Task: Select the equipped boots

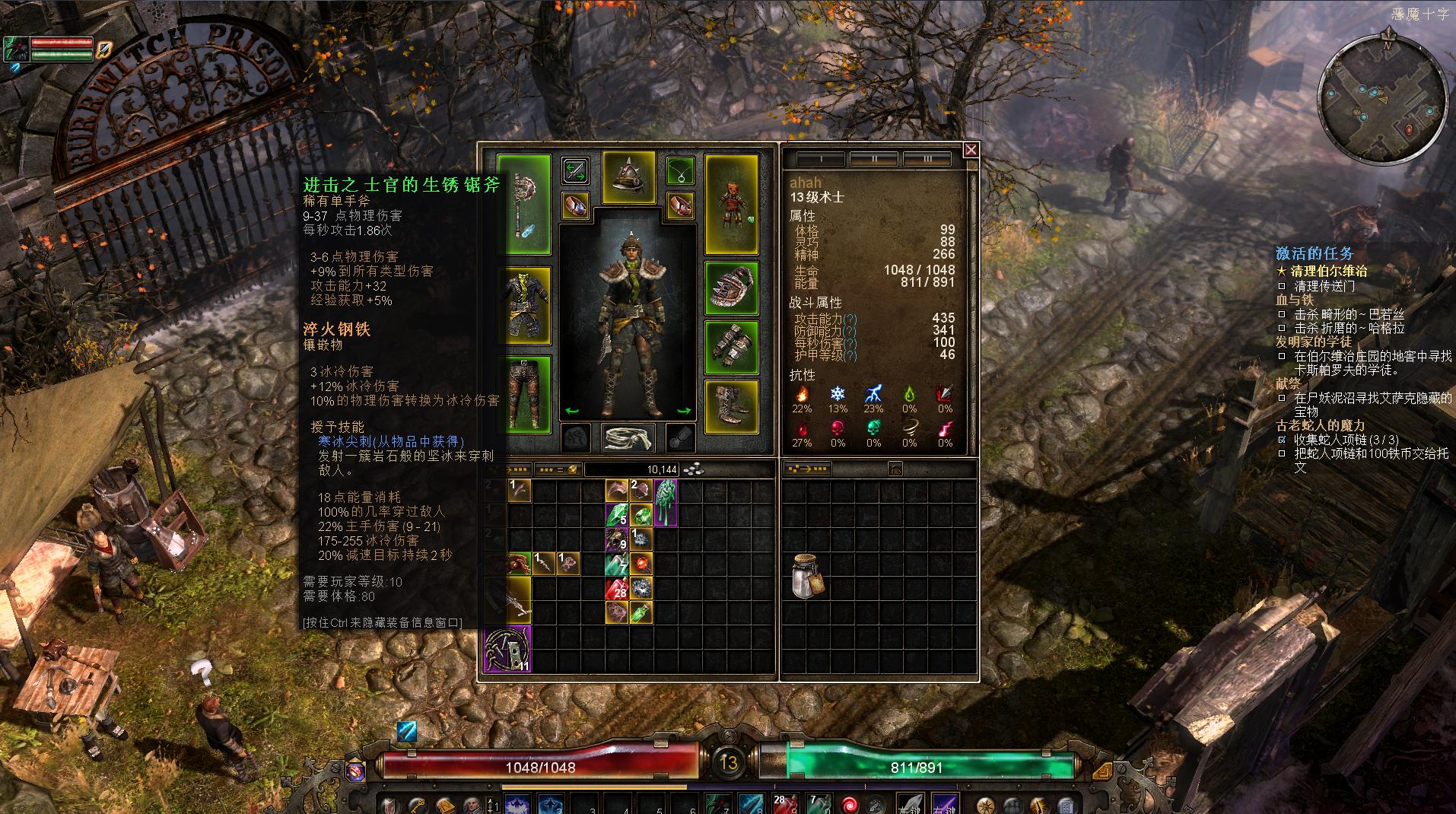Action: 731,406
